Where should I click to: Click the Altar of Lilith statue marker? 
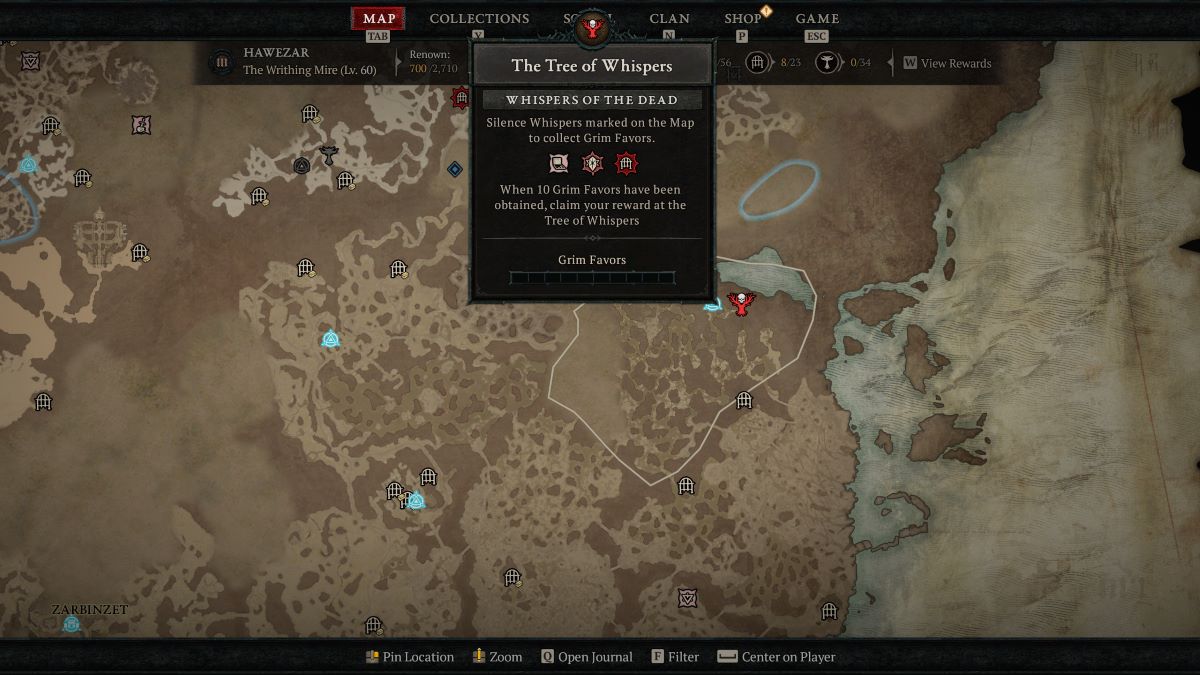point(328,155)
